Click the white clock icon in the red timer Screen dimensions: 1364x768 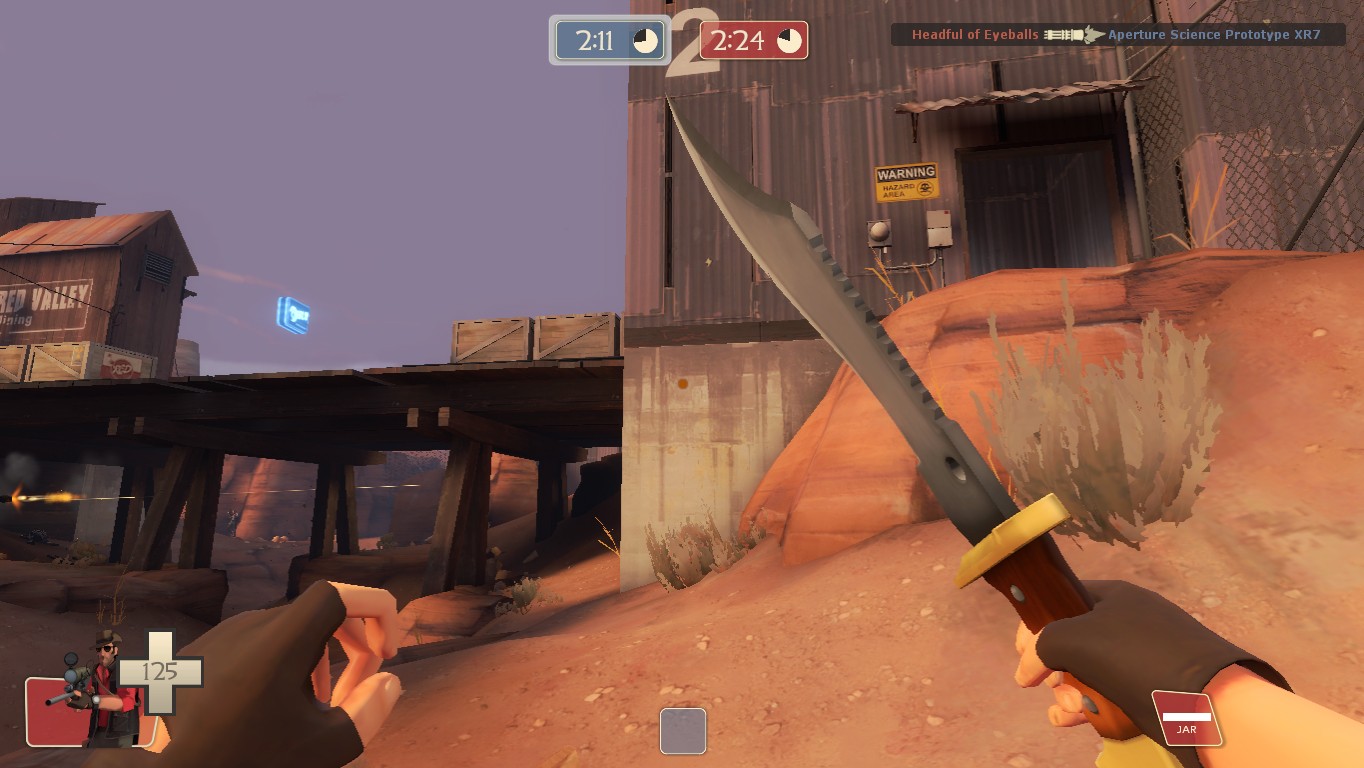790,41
